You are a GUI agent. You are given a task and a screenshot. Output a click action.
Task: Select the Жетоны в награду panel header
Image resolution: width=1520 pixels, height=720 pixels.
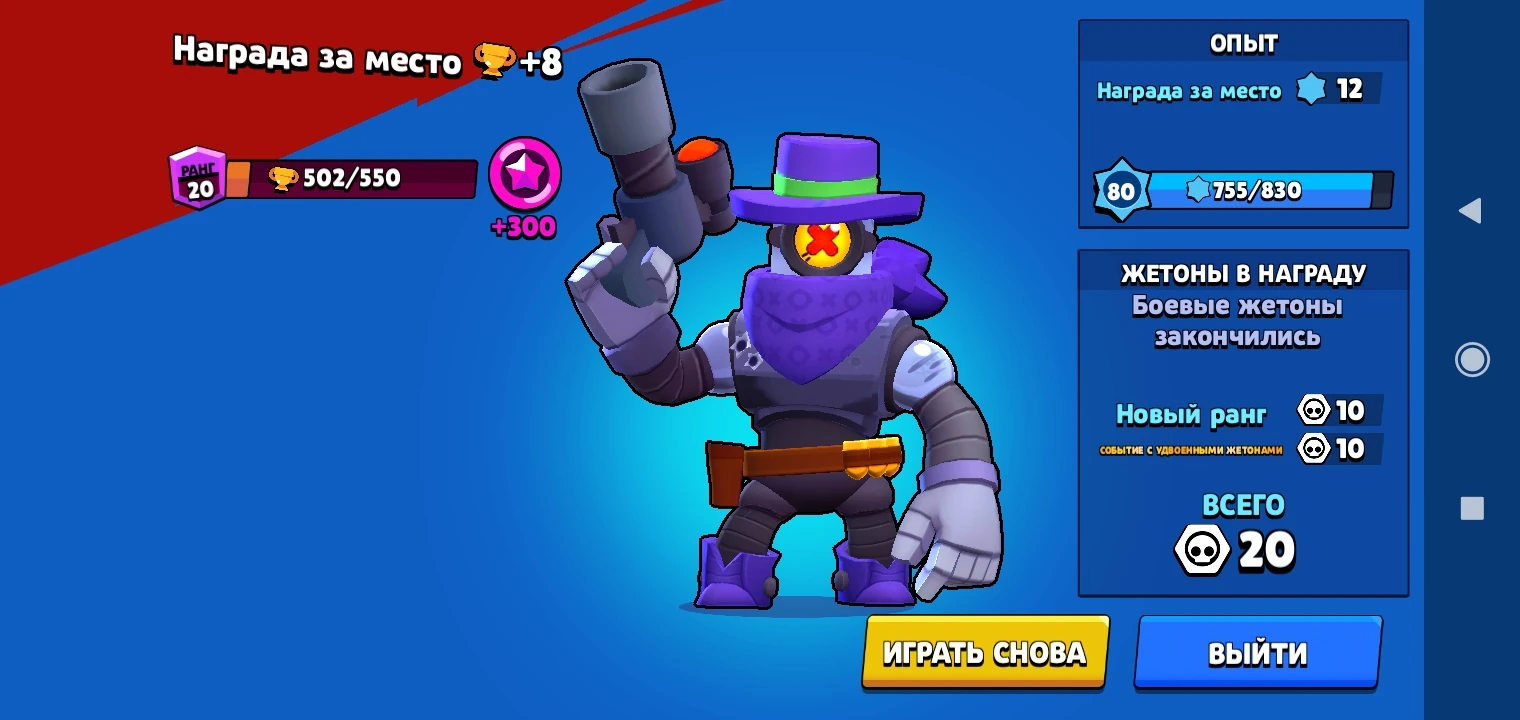(x=1242, y=272)
